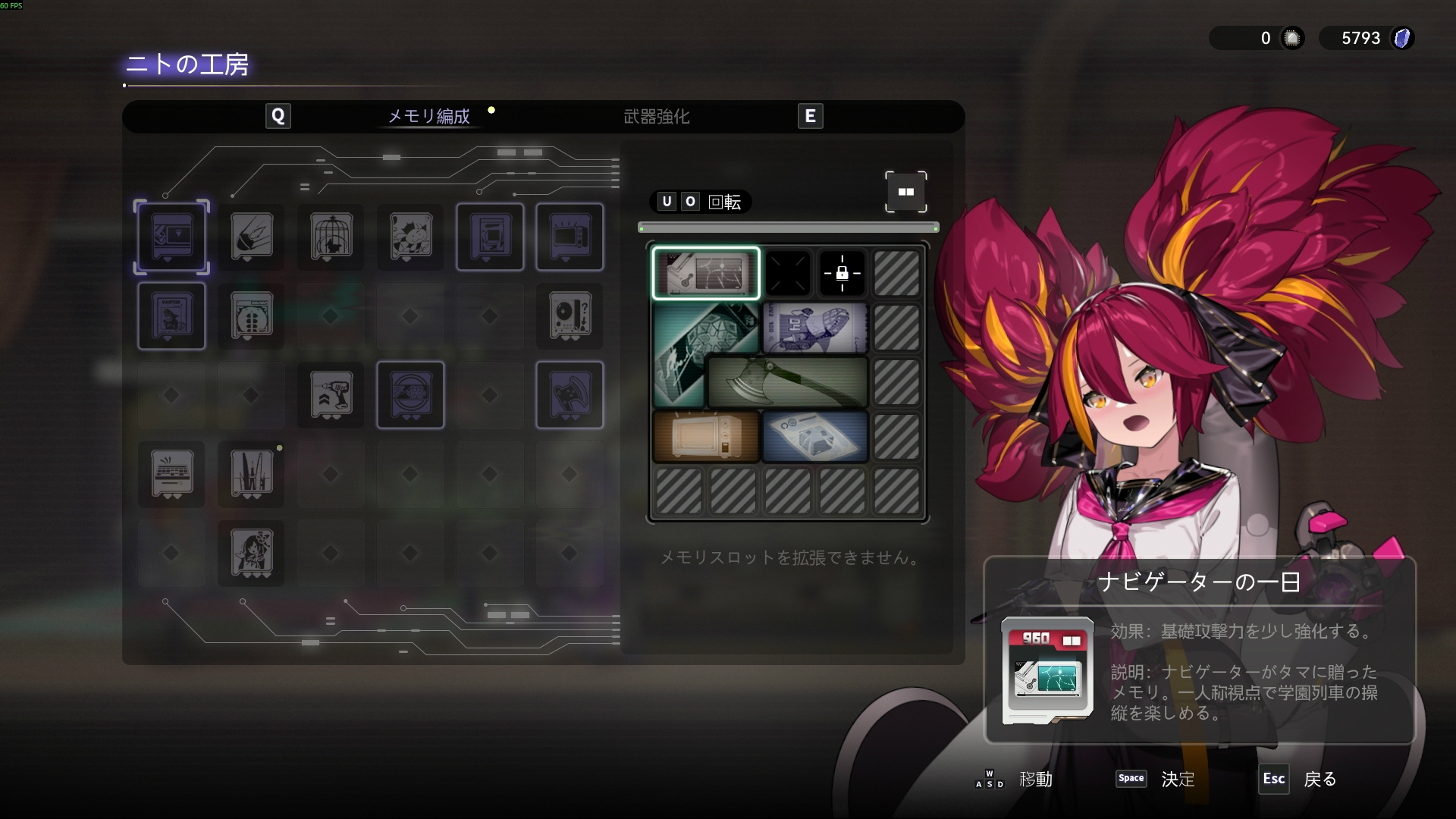The image size is (1456, 819).
Task: Choose the cat doodle memory chip
Action: point(410,237)
